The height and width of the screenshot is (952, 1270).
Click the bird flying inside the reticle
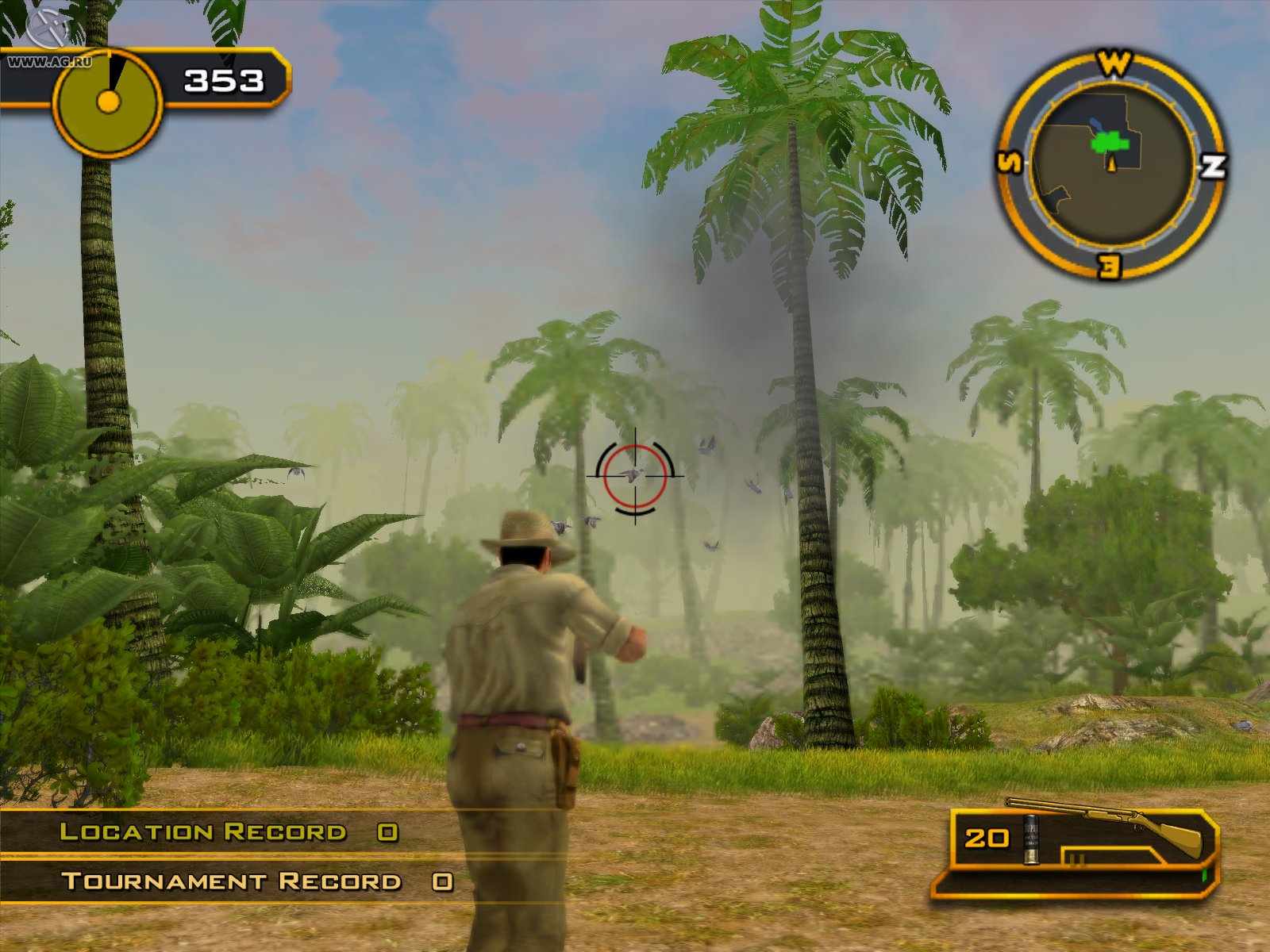pyautogui.click(x=632, y=474)
